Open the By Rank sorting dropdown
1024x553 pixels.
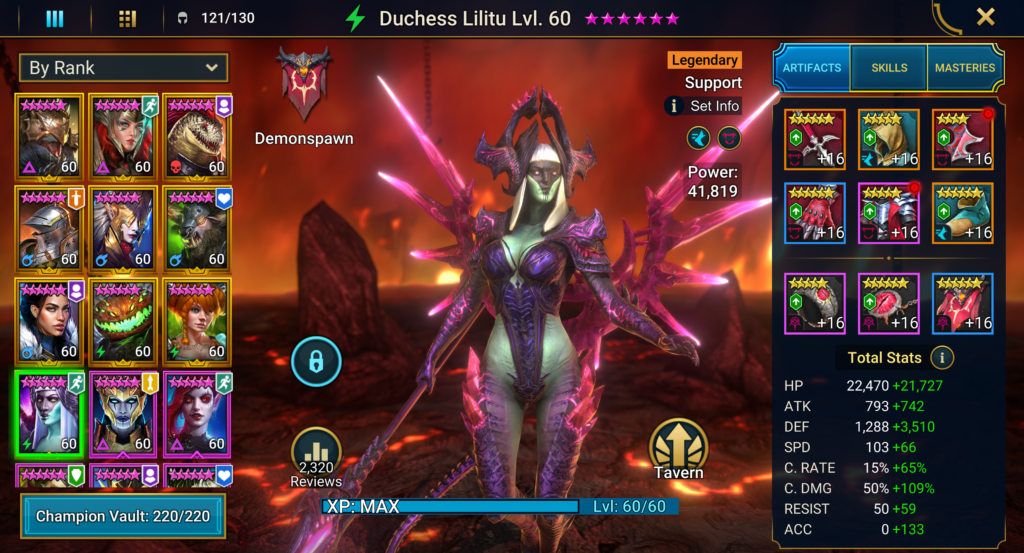point(123,68)
